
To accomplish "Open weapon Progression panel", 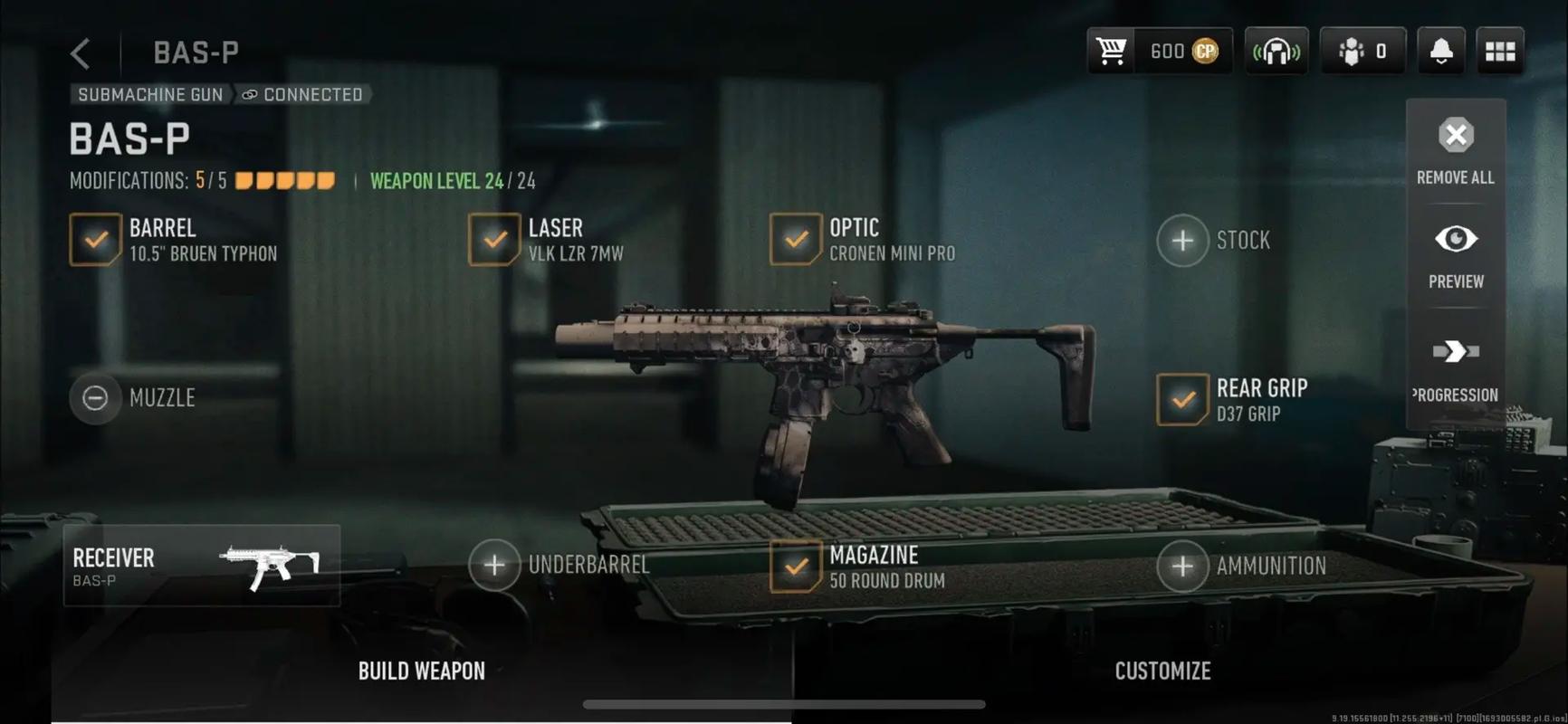I will (x=1456, y=367).
